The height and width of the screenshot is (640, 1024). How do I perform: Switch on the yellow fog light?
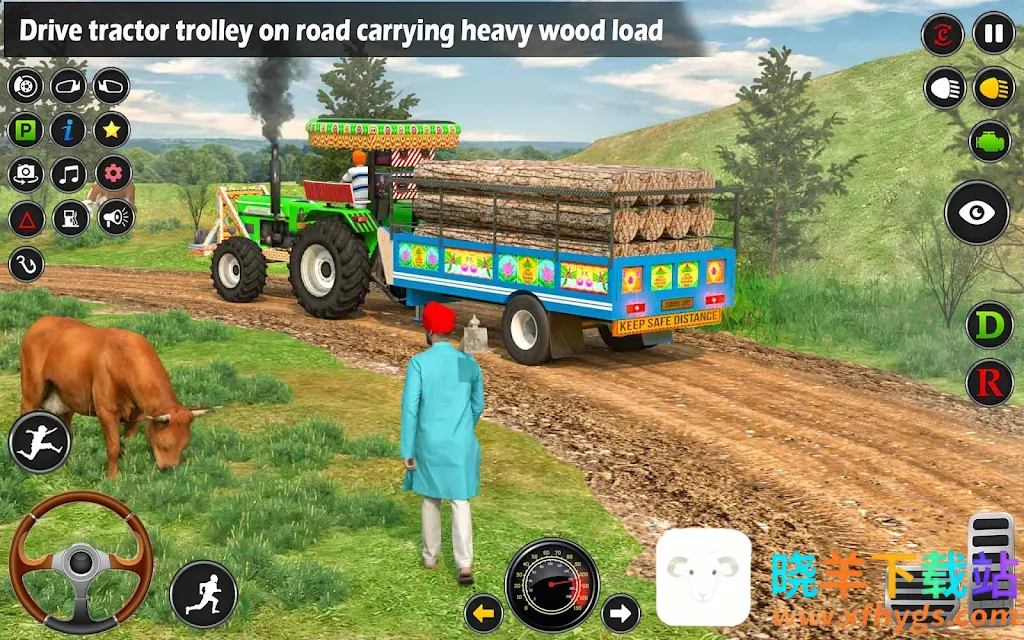click(x=993, y=88)
